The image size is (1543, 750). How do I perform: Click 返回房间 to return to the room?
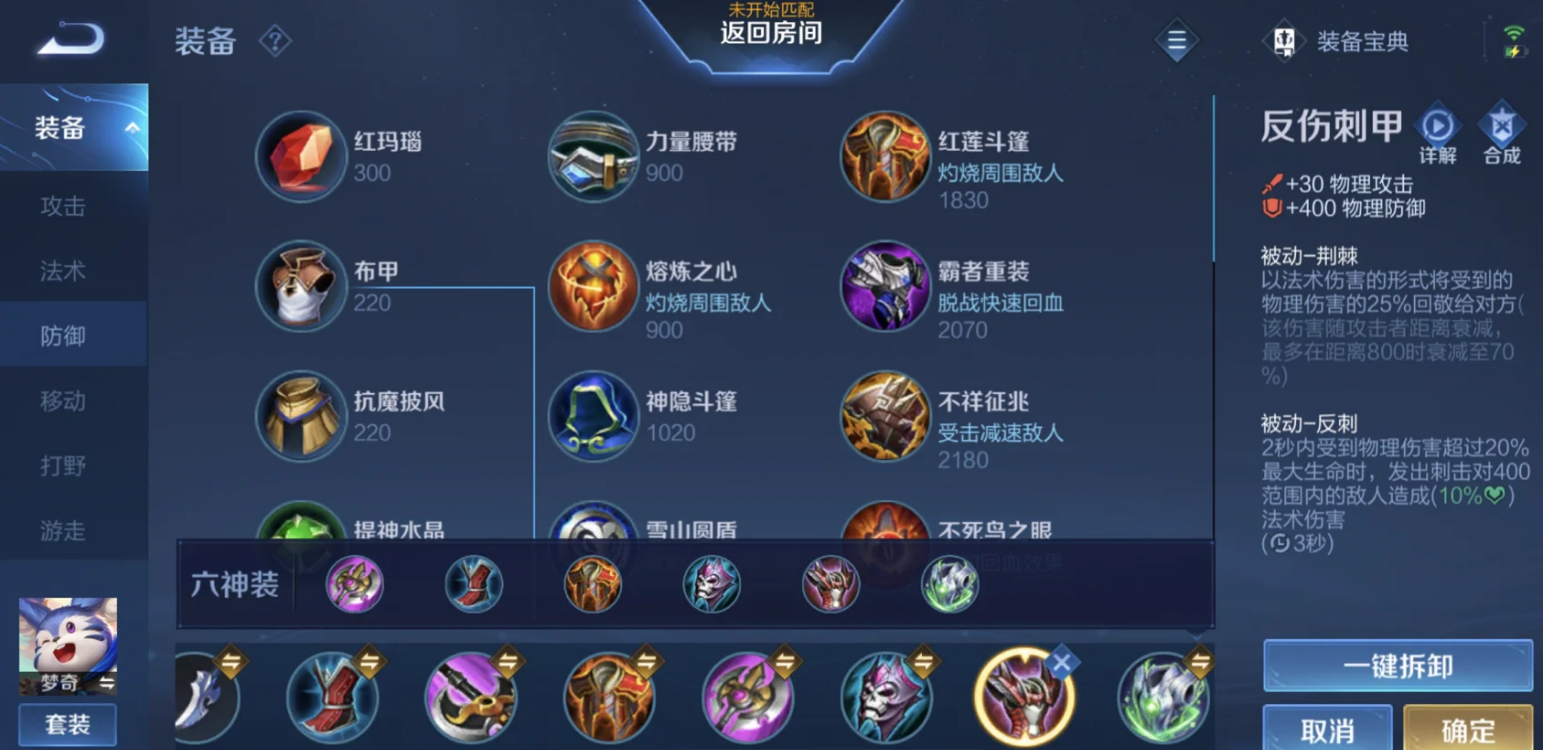(770, 34)
